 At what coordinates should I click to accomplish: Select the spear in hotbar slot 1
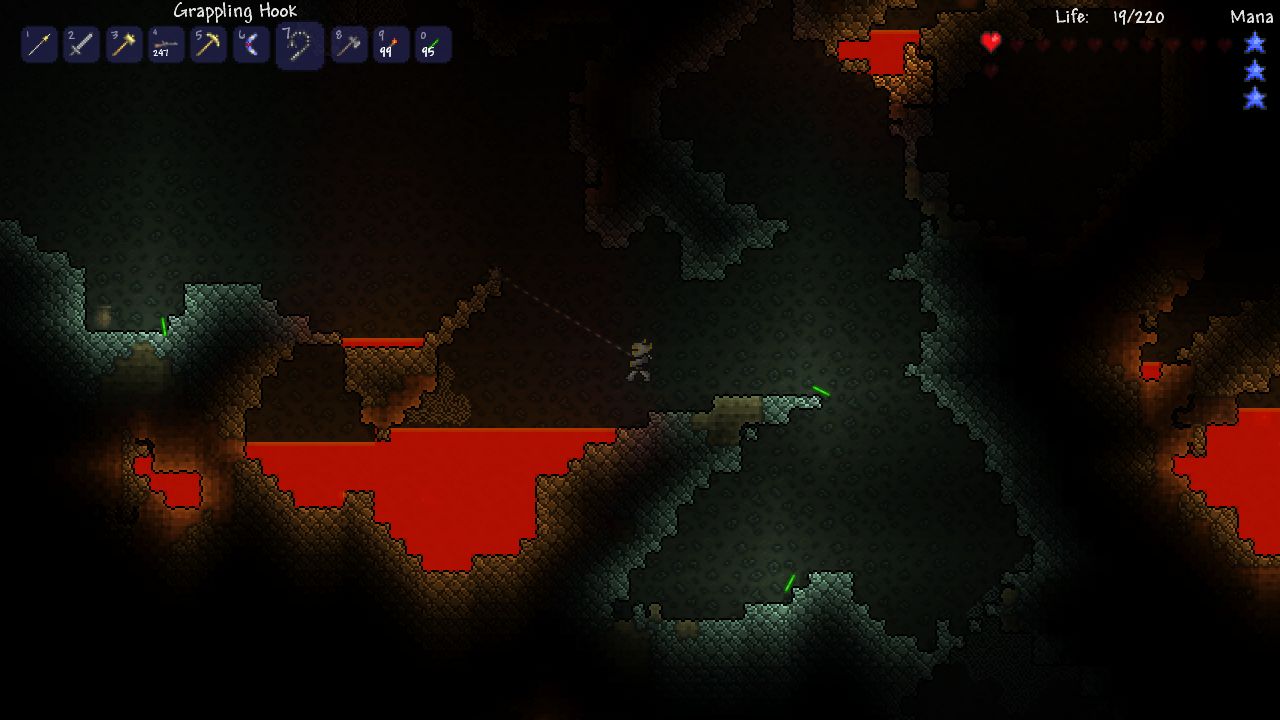39,44
